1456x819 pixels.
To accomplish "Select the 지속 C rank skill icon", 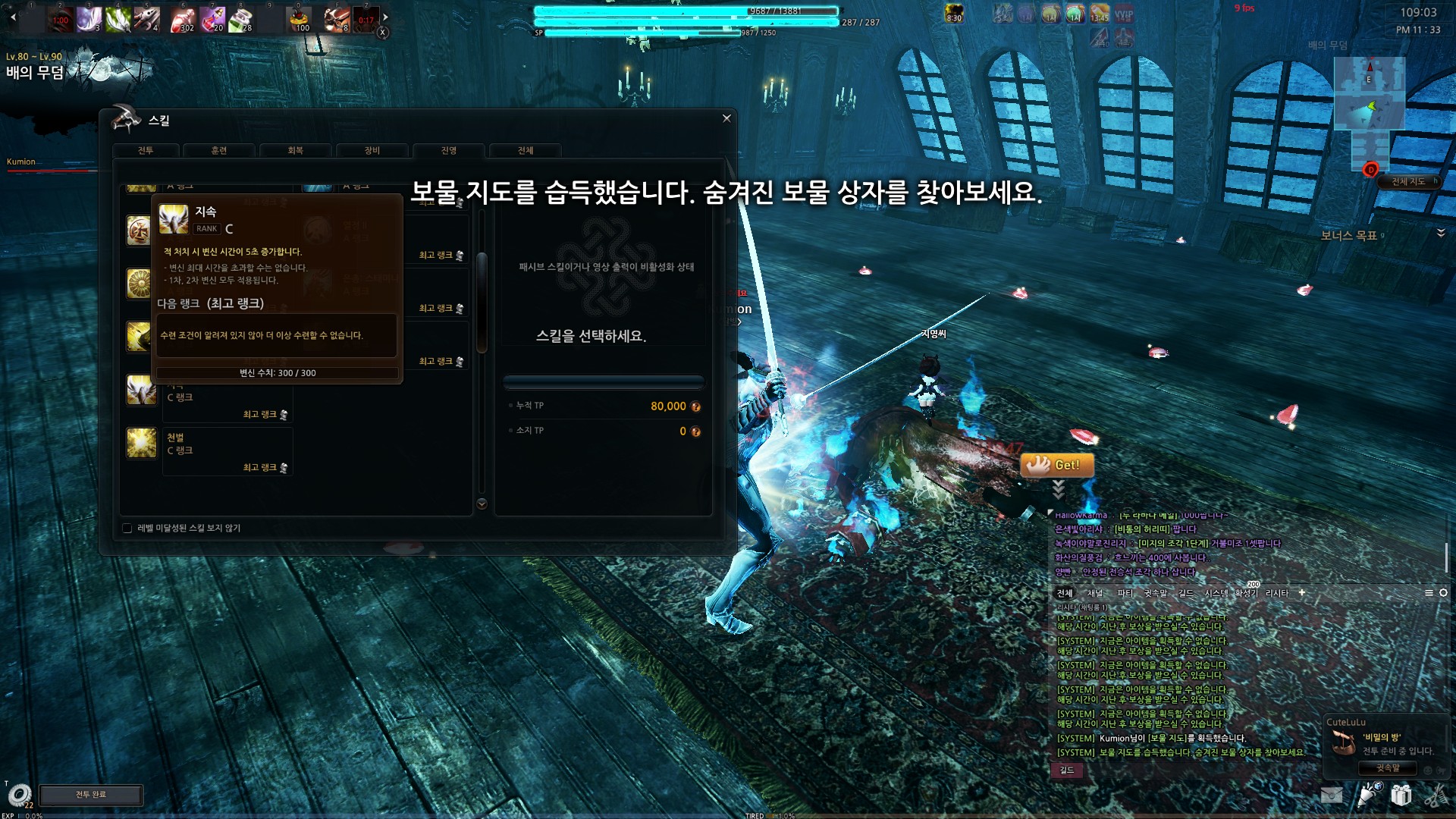I will click(x=141, y=390).
